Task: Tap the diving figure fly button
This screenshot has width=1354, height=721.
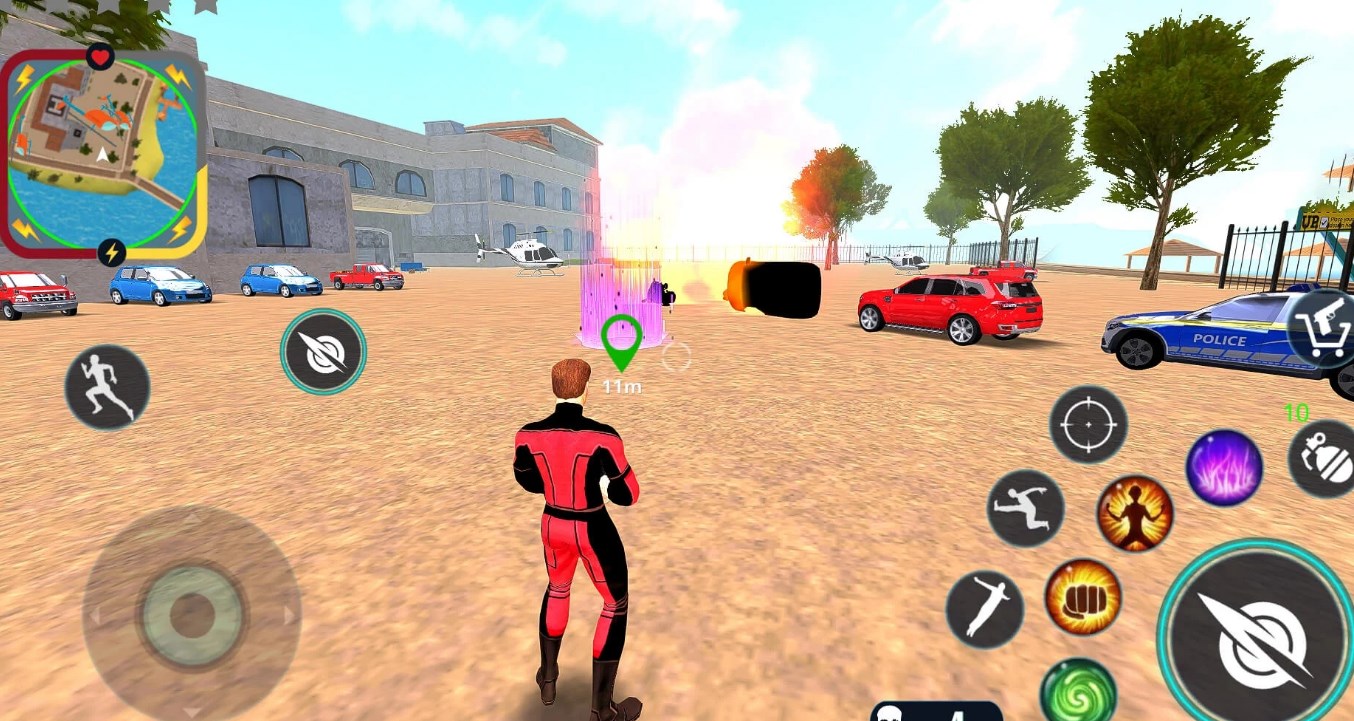Action: 984,607
